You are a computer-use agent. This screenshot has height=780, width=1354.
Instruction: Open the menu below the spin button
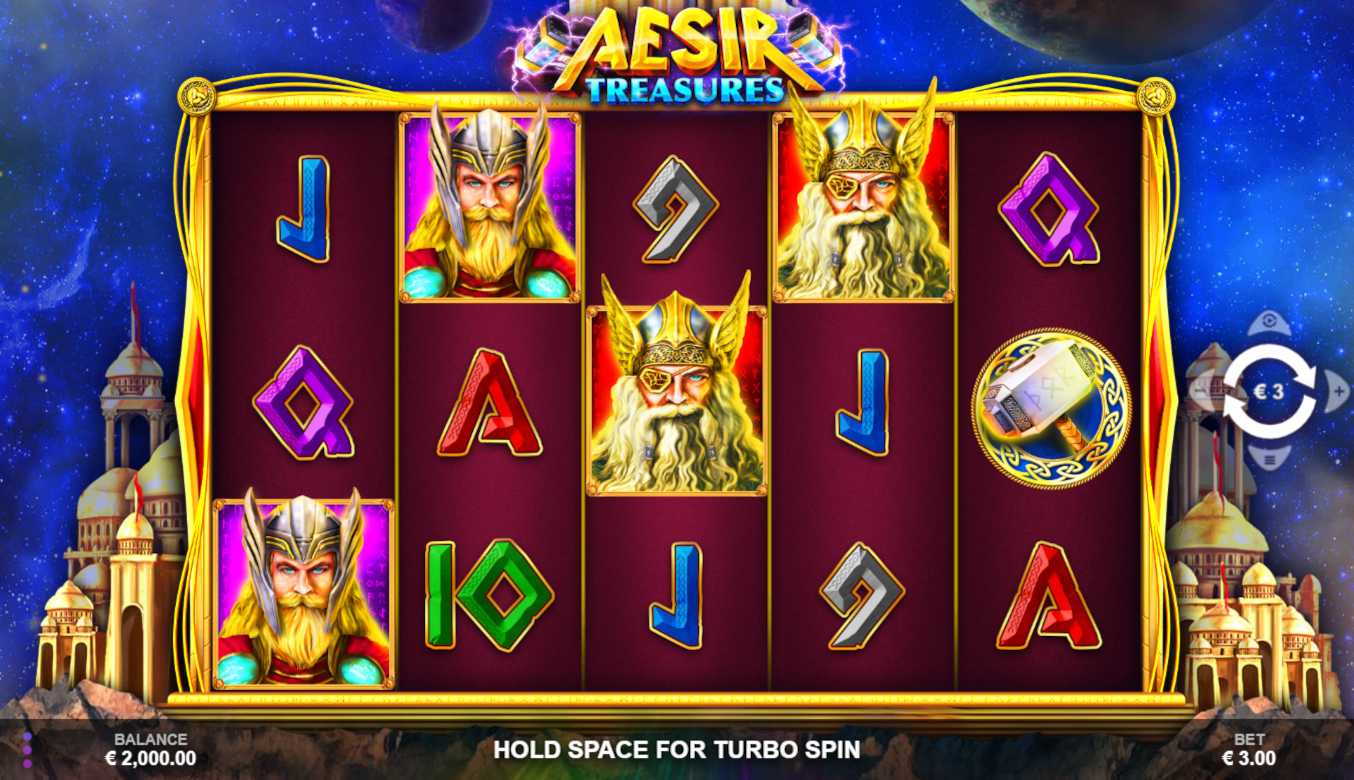(x=1269, y=459)
